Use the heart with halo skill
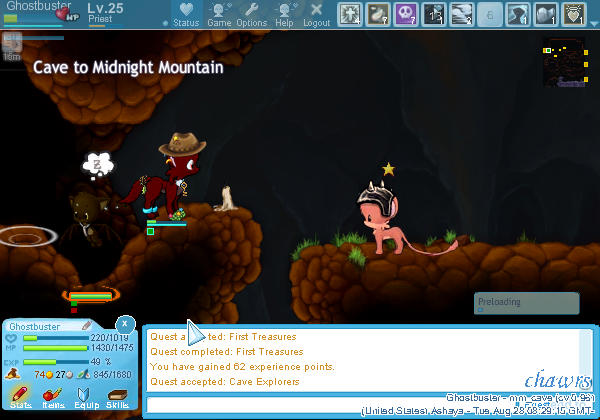The image size is (600, 420). pos(574,13)
